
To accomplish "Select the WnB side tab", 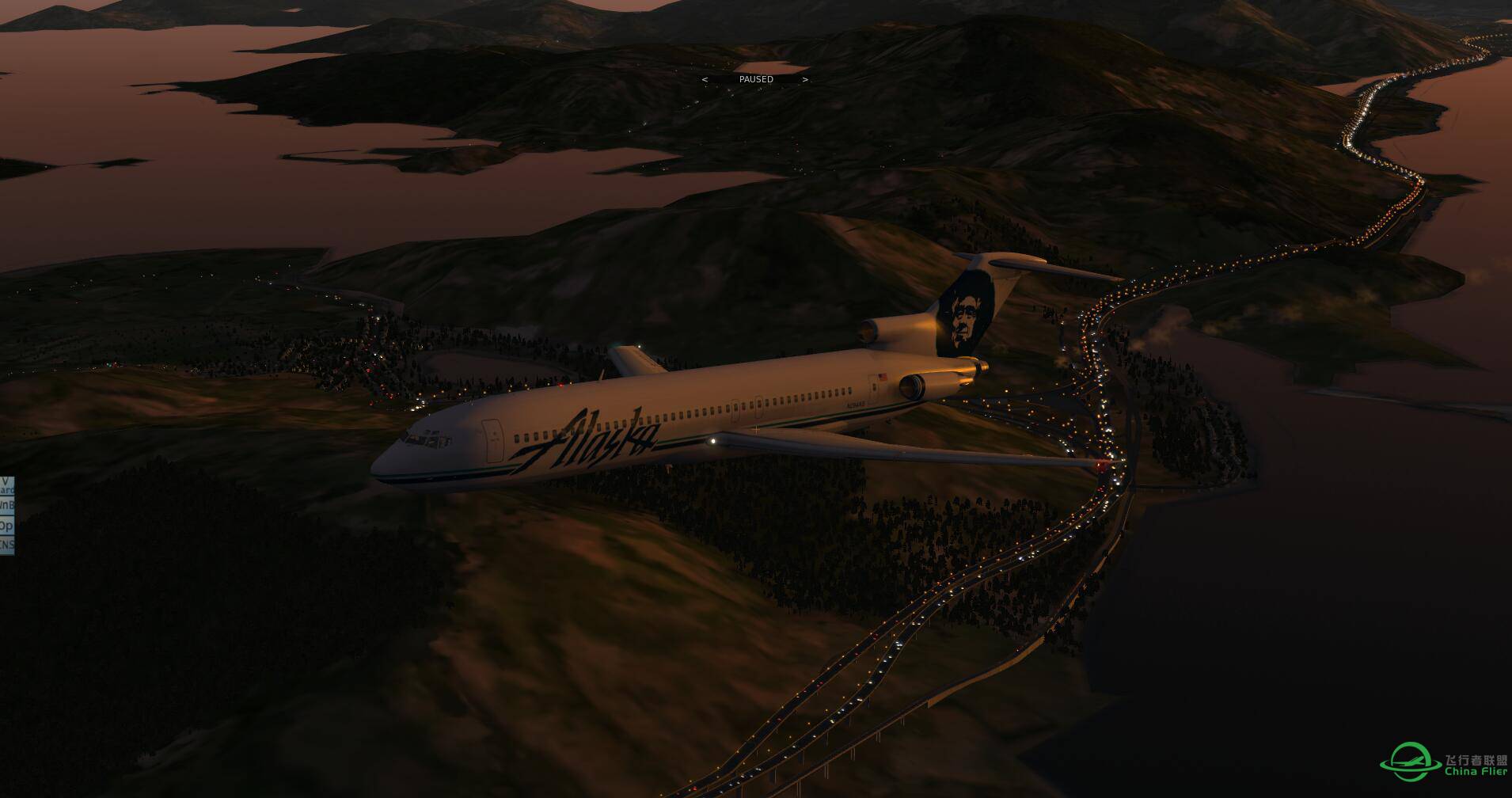I will [x=6, y=505].
